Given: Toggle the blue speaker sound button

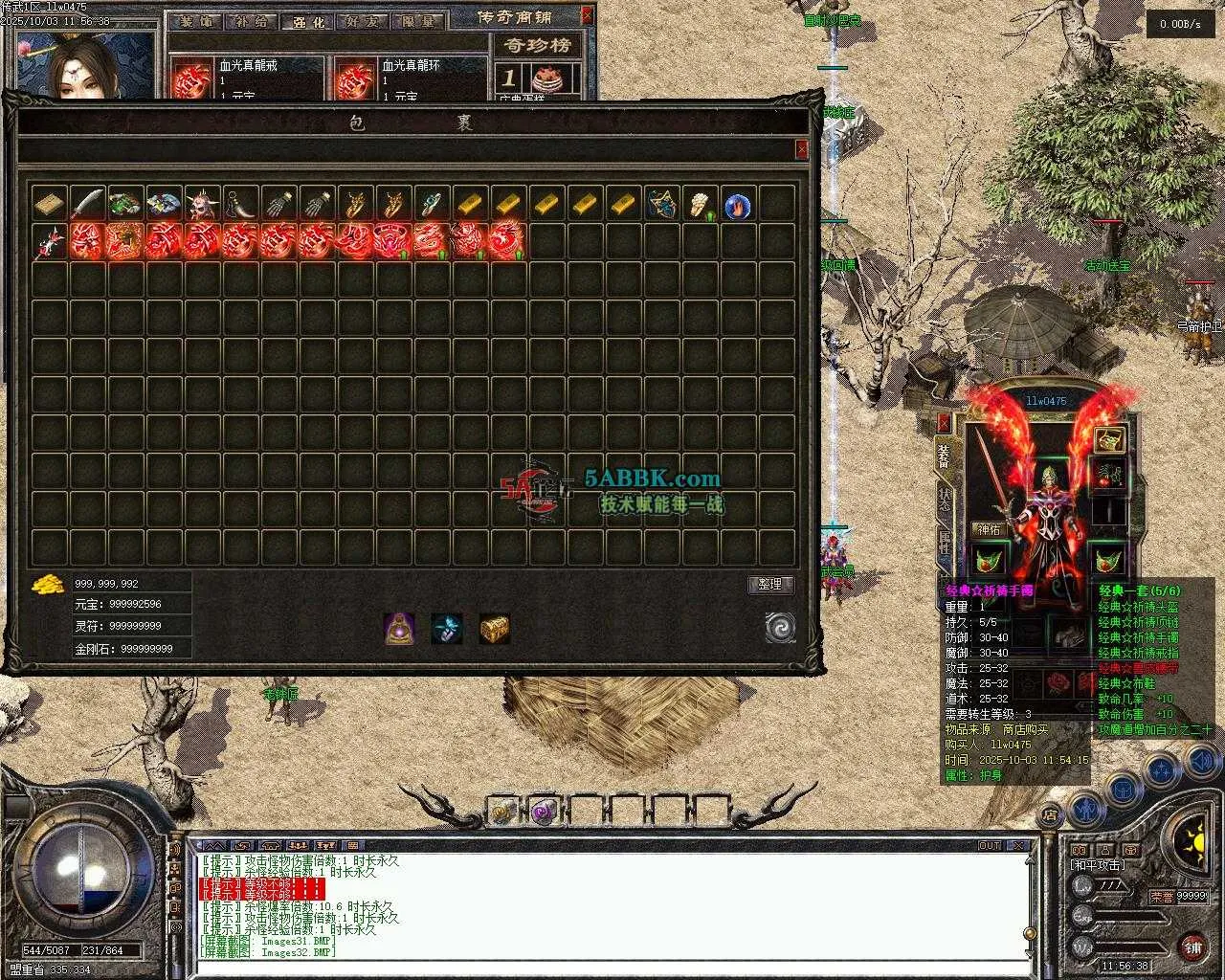Looking at the screenshot, I should pyautogui.click(x=1201, y=763).
